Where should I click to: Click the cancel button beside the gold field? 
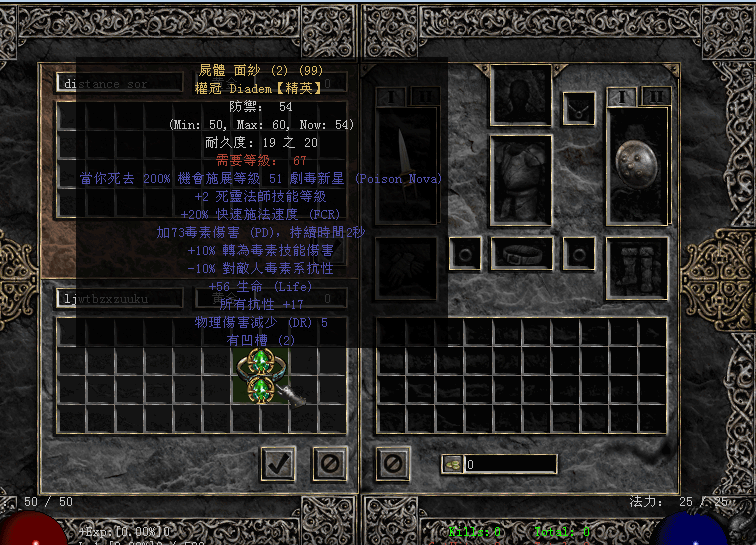[x=393, y=463]
